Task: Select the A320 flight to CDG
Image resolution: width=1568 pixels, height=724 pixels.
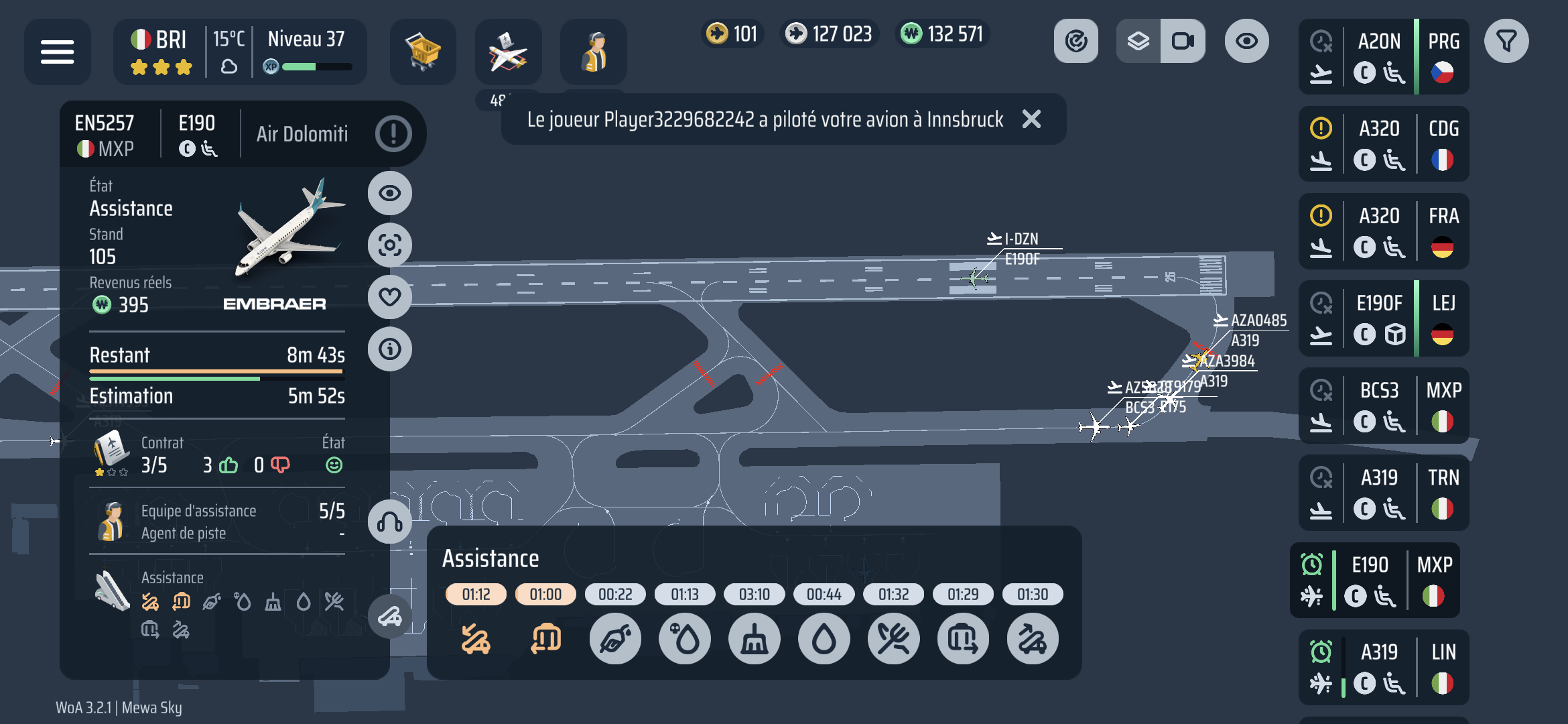Action: pos(1383,144)
